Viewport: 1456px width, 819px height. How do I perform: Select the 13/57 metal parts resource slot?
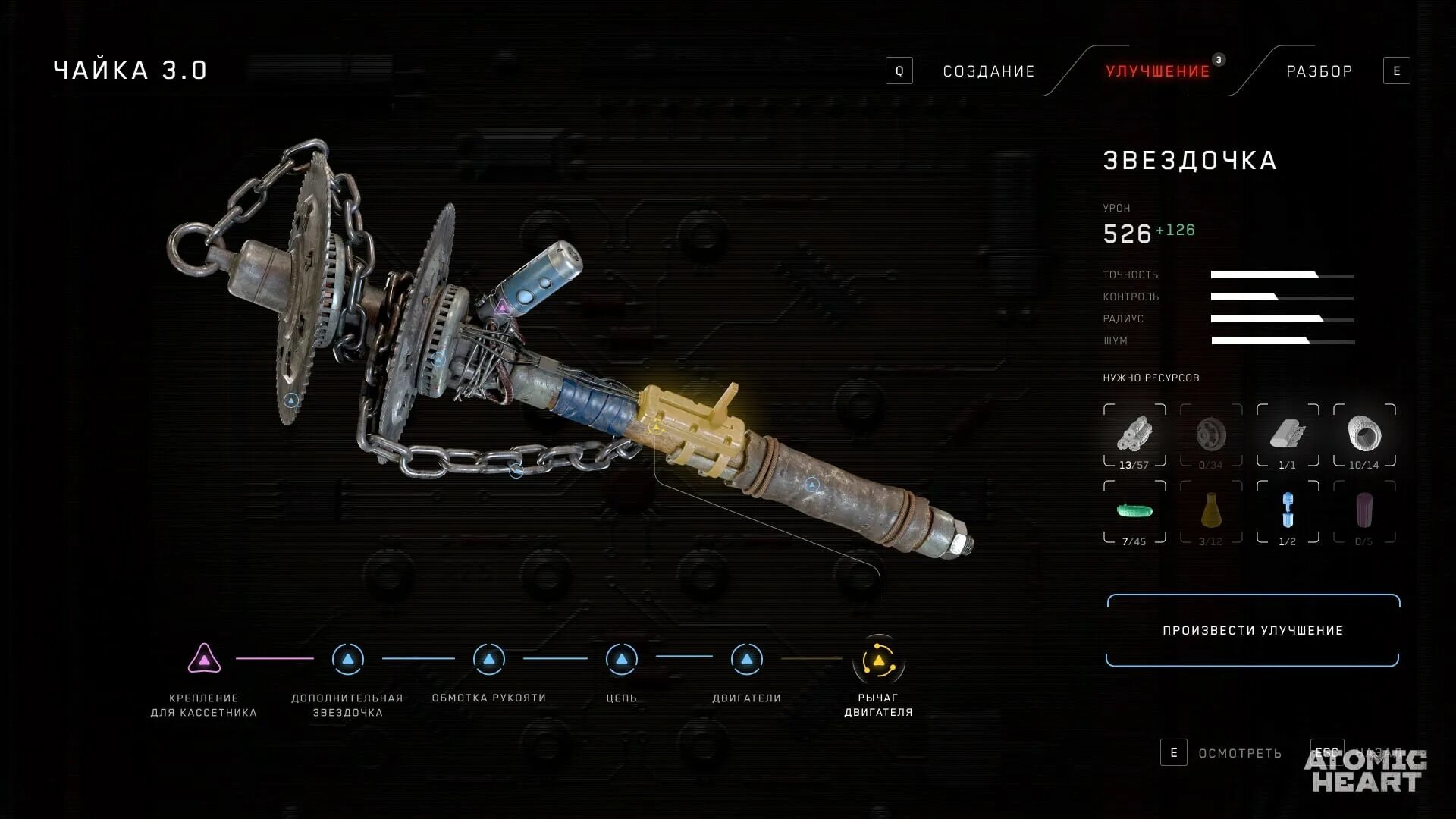click(x=1134, y=436)
